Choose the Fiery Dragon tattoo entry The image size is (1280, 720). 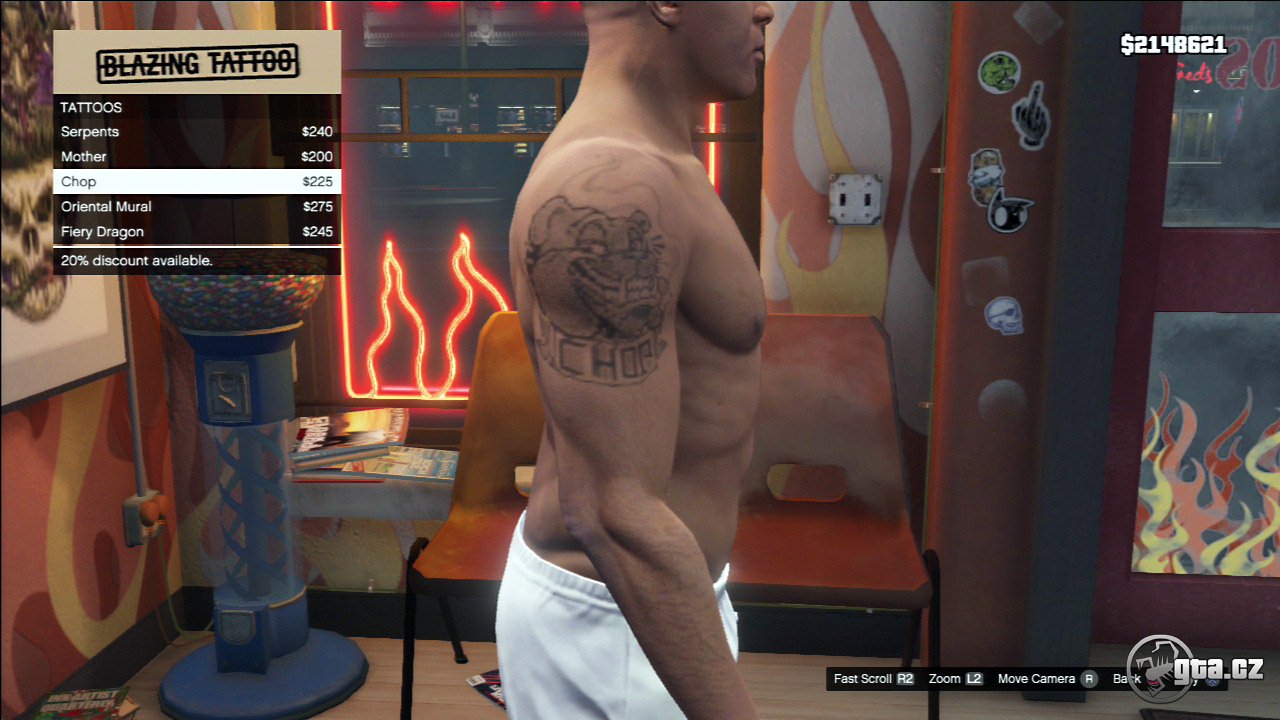coord(196,232)
